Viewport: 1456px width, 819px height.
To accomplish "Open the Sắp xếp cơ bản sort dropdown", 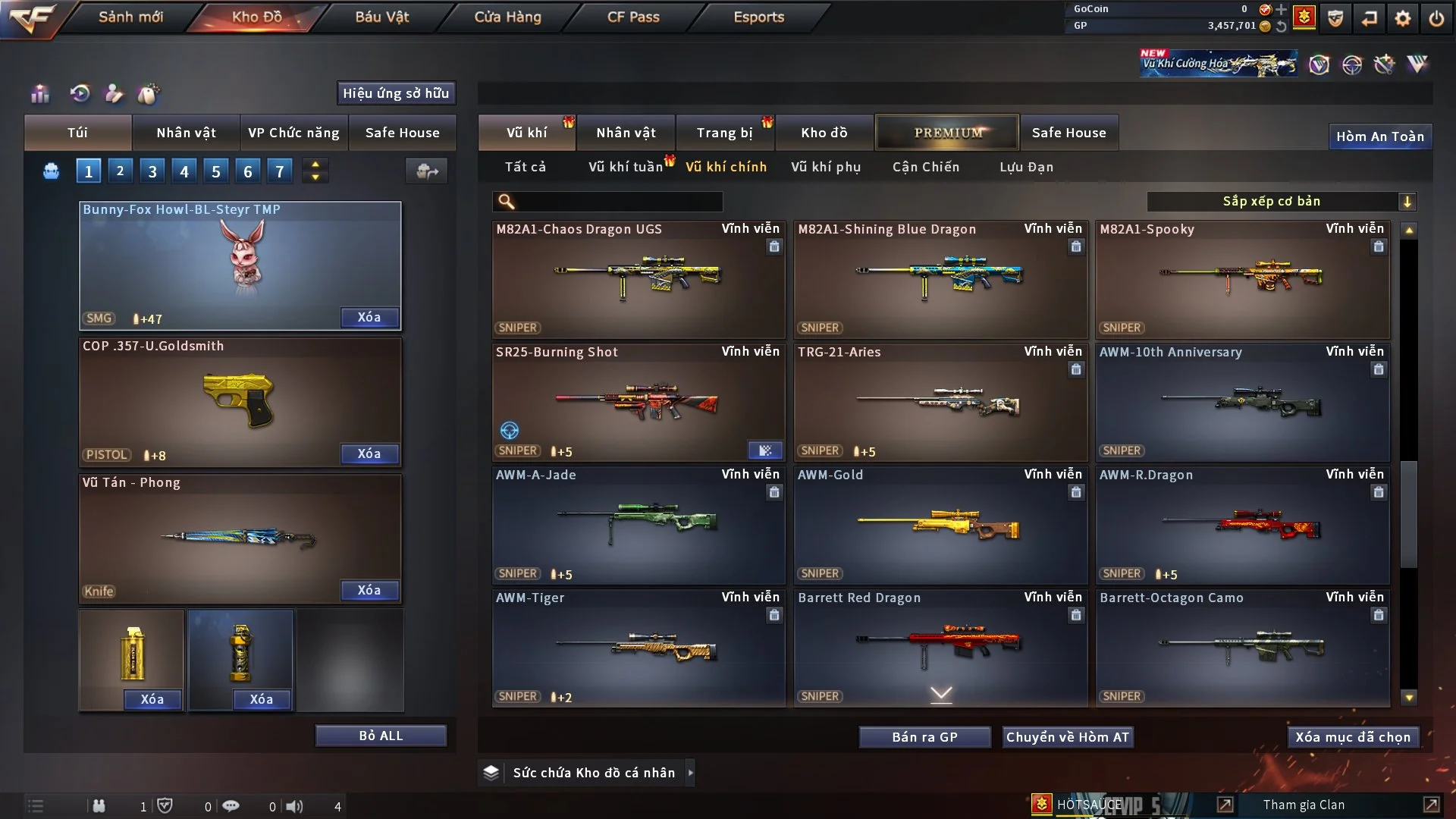I will point(1281,202).
